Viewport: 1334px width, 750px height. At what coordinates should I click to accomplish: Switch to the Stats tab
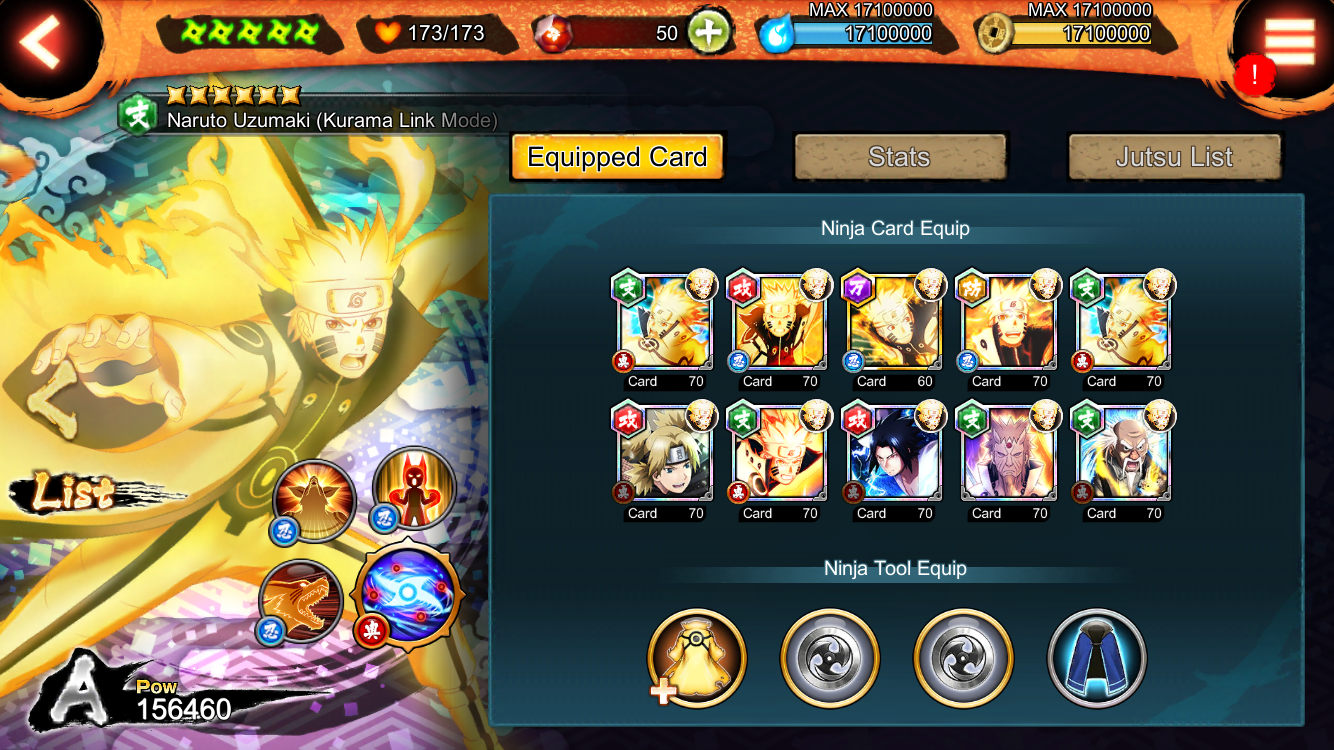[x=899, y=157]
